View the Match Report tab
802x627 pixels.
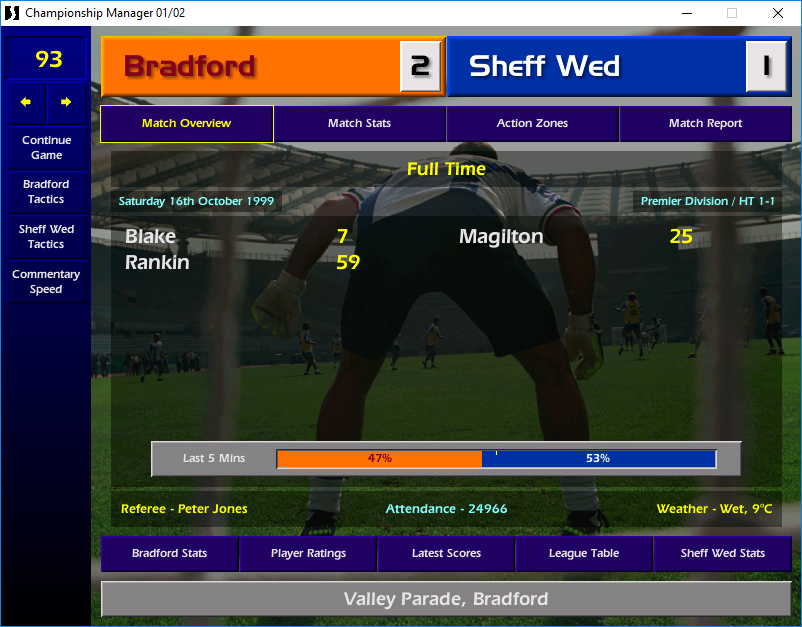pos(705,124)
